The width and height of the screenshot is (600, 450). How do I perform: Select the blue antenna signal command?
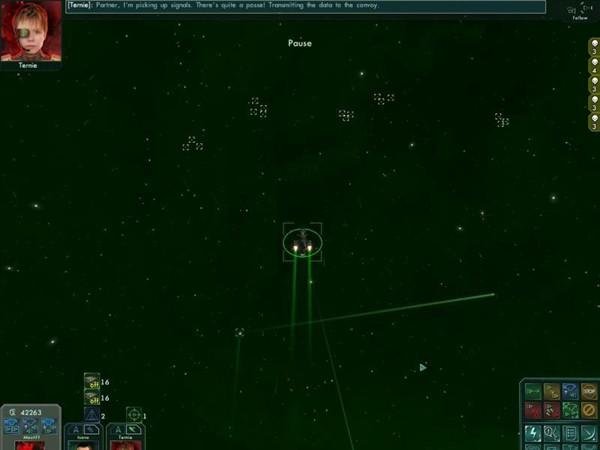[570, 391]
